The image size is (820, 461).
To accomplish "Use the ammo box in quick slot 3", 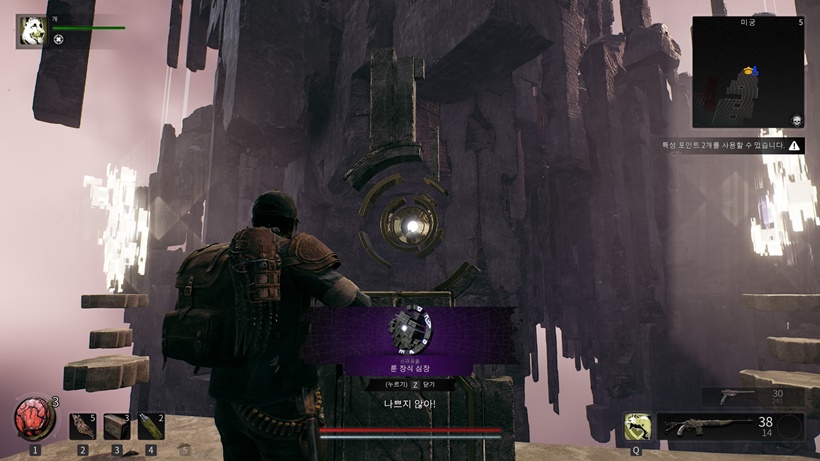I will tap(117, 426).
